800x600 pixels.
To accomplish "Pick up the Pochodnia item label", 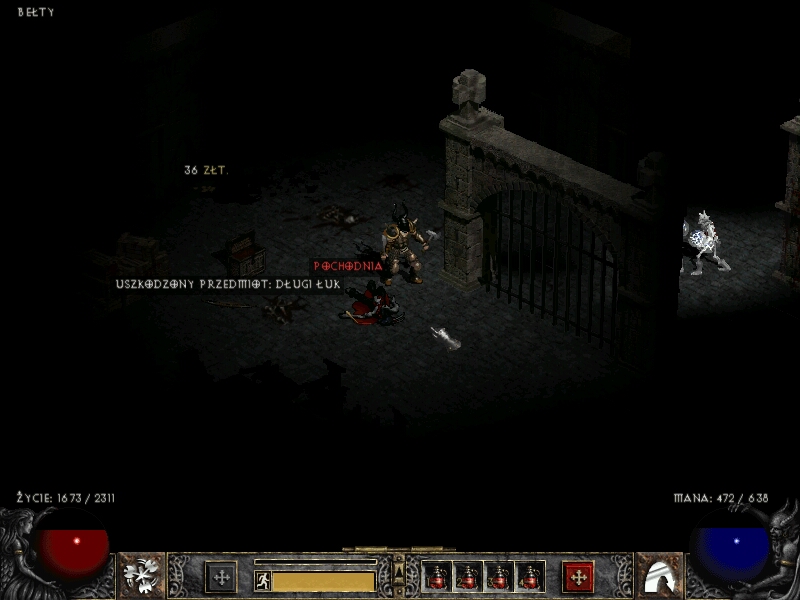I will pos(348,267).
